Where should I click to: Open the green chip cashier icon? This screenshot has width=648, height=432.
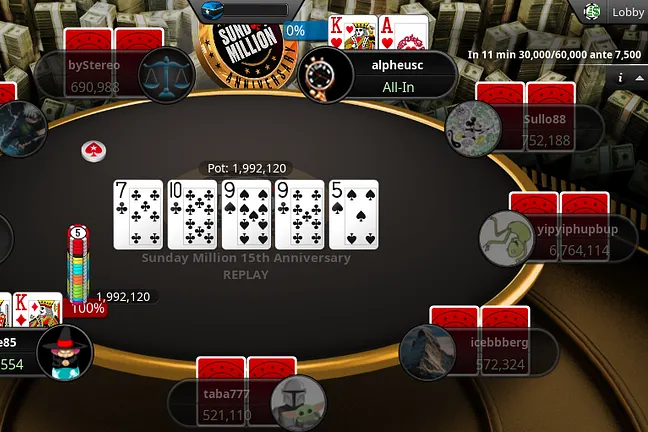592,12
